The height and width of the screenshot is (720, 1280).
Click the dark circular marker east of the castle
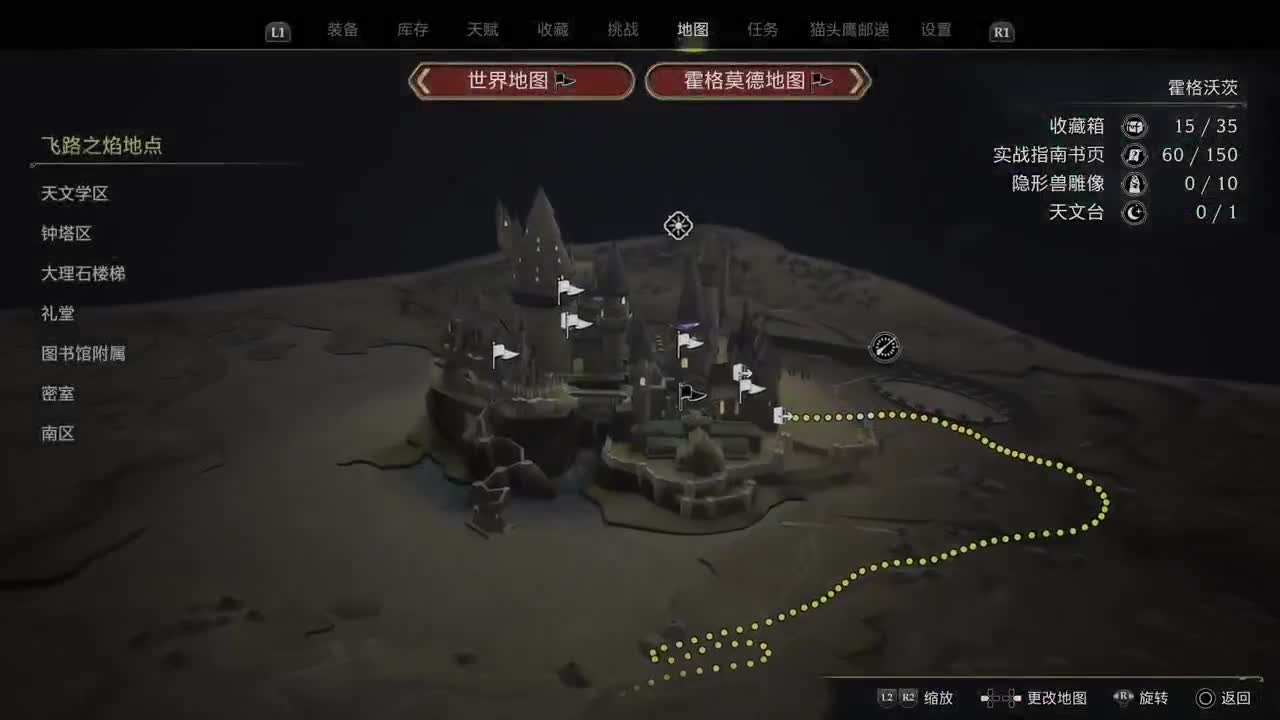click(x=884, y=348)
